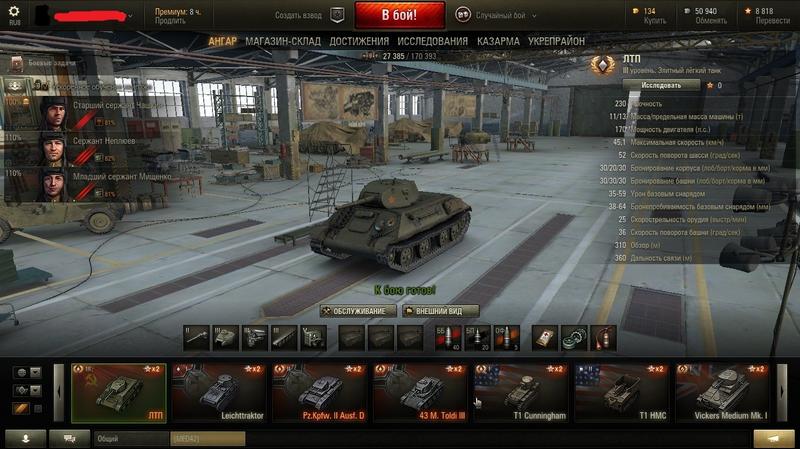Choose the Pz.Kpfw. II Ausf. D tank
This screenshot has width=800, height=449.
(320, 392)
